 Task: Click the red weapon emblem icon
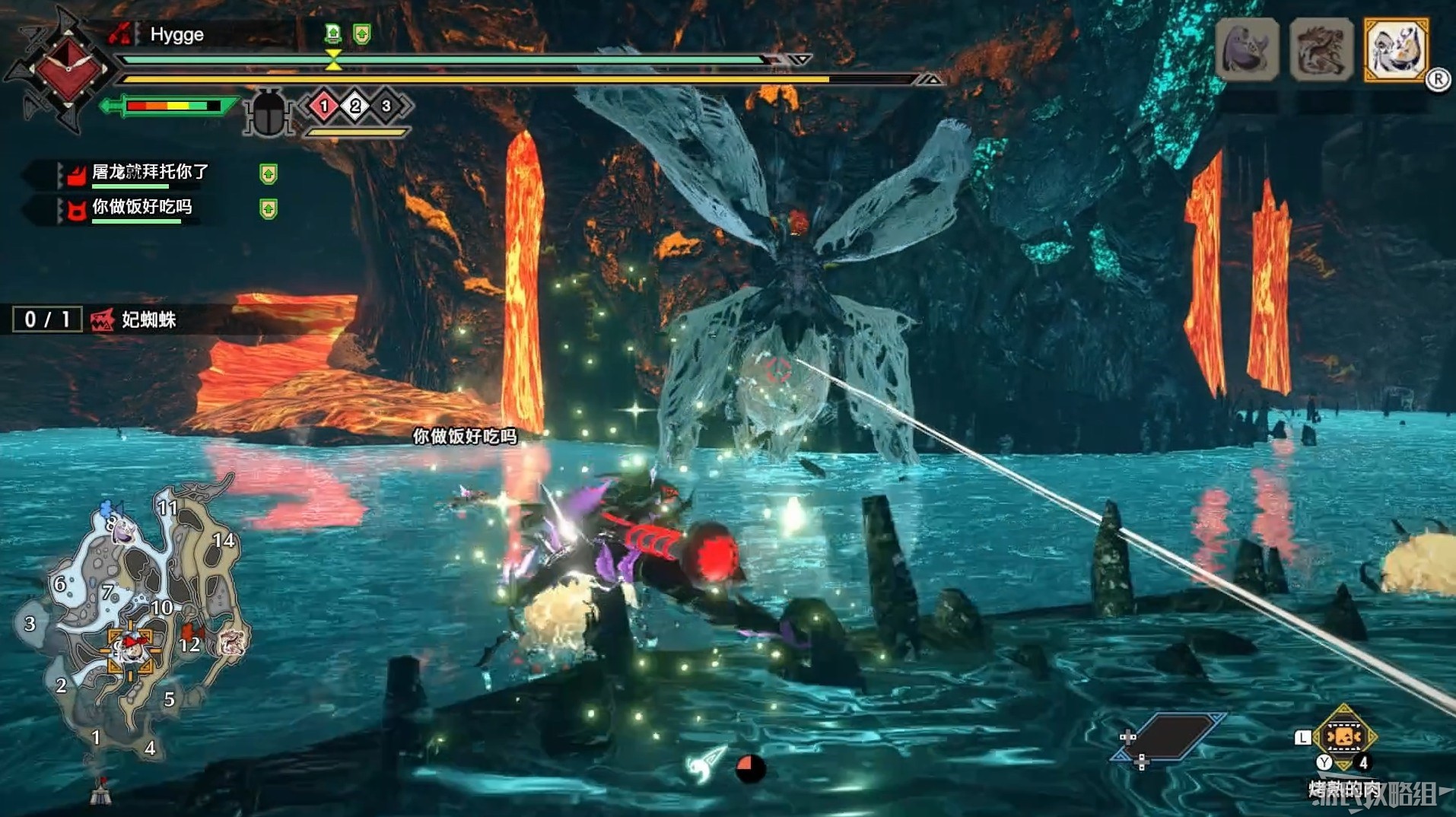pos(67,70)
